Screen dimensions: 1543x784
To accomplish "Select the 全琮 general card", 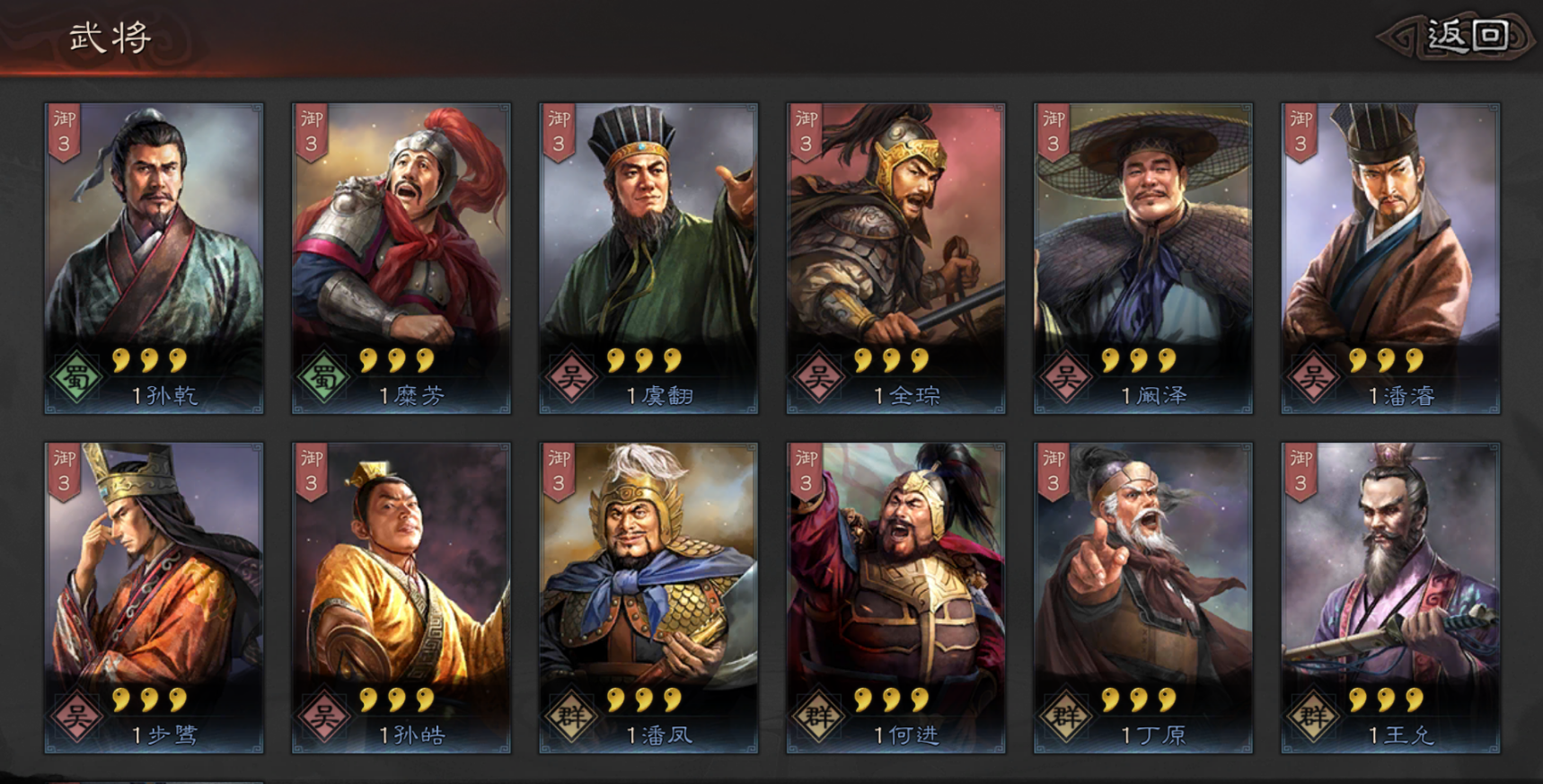I will (x=895, y=258).
